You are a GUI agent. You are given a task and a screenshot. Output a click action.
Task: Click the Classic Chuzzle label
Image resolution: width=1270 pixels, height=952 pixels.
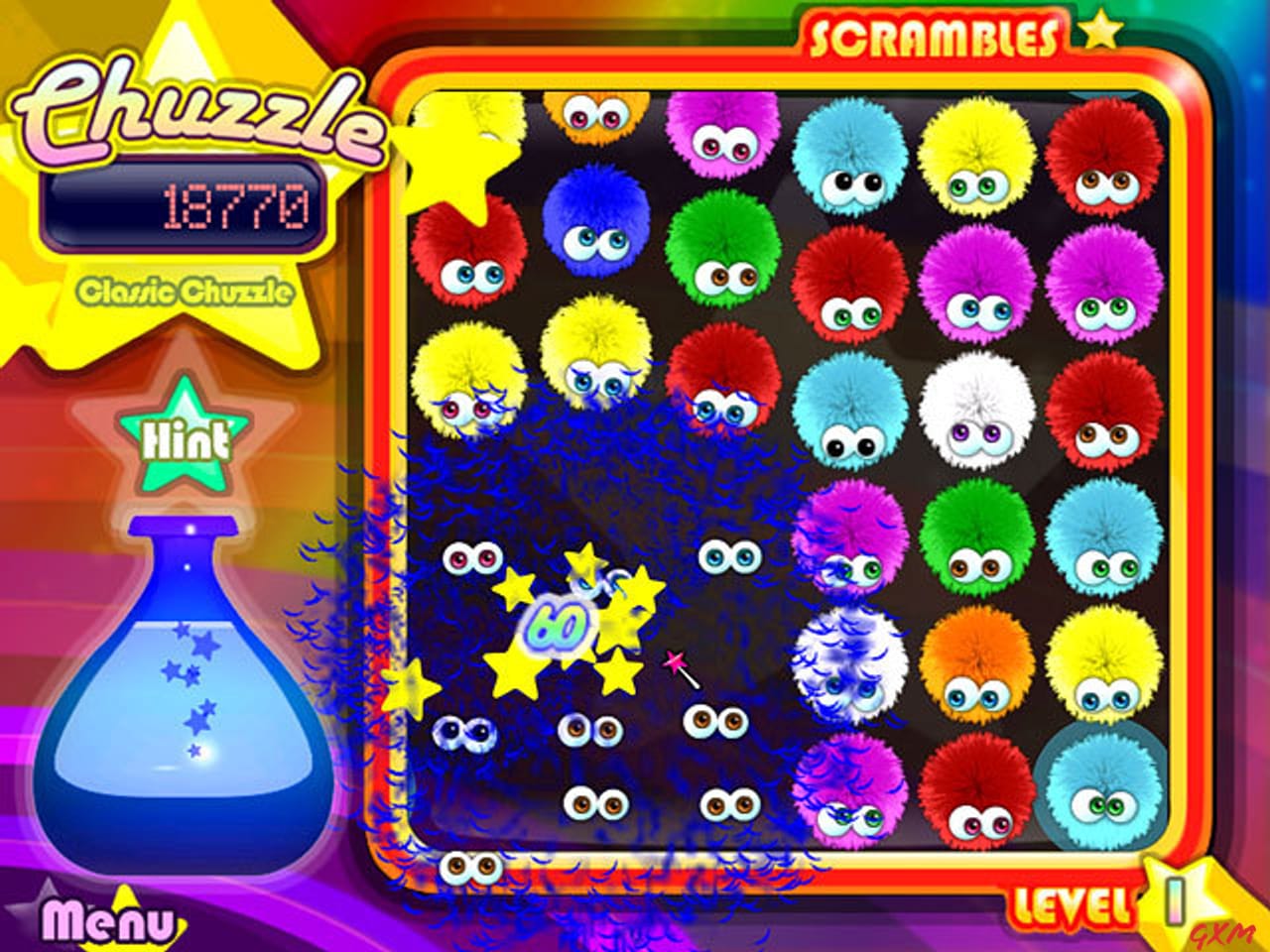point(189,291)
